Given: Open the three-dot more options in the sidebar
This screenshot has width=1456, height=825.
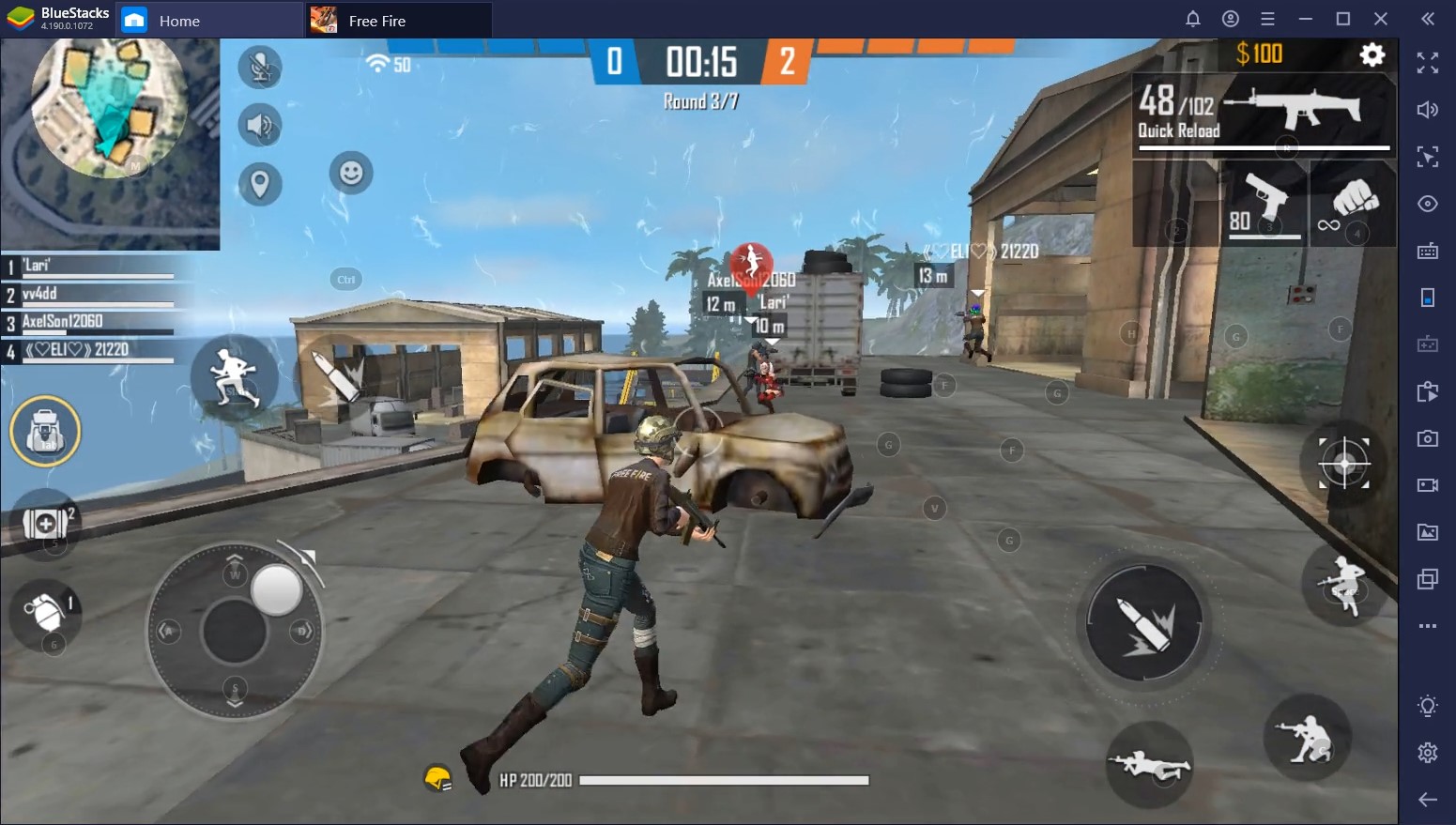Looking at the screenshot, I should (1428, 626).
